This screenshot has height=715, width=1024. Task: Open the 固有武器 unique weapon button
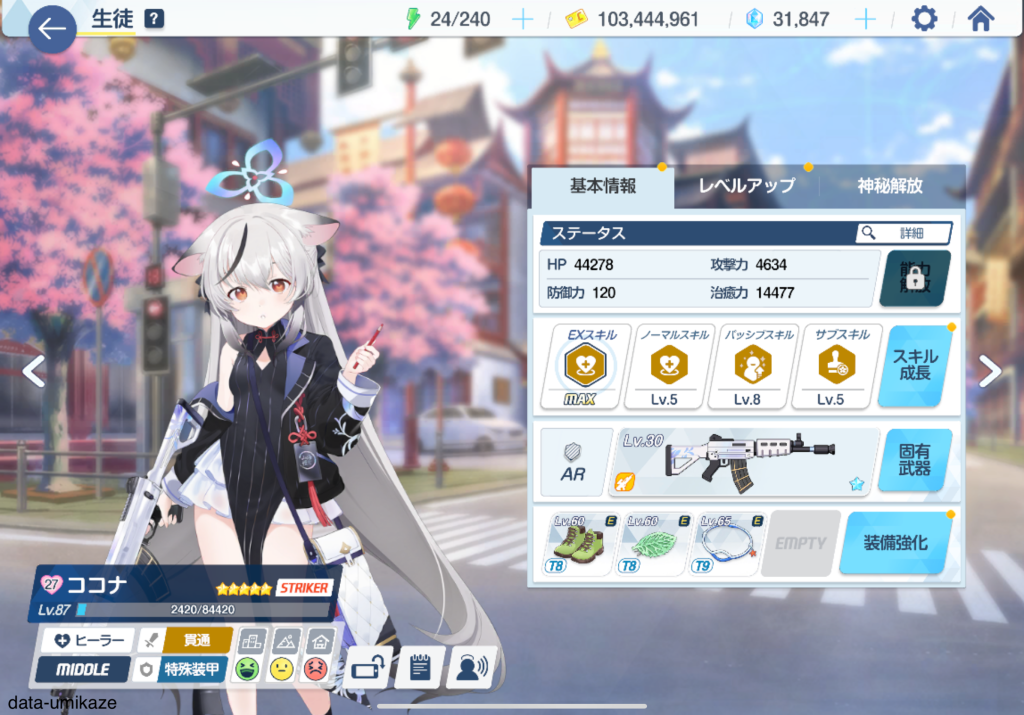click(x=915, y=461)
